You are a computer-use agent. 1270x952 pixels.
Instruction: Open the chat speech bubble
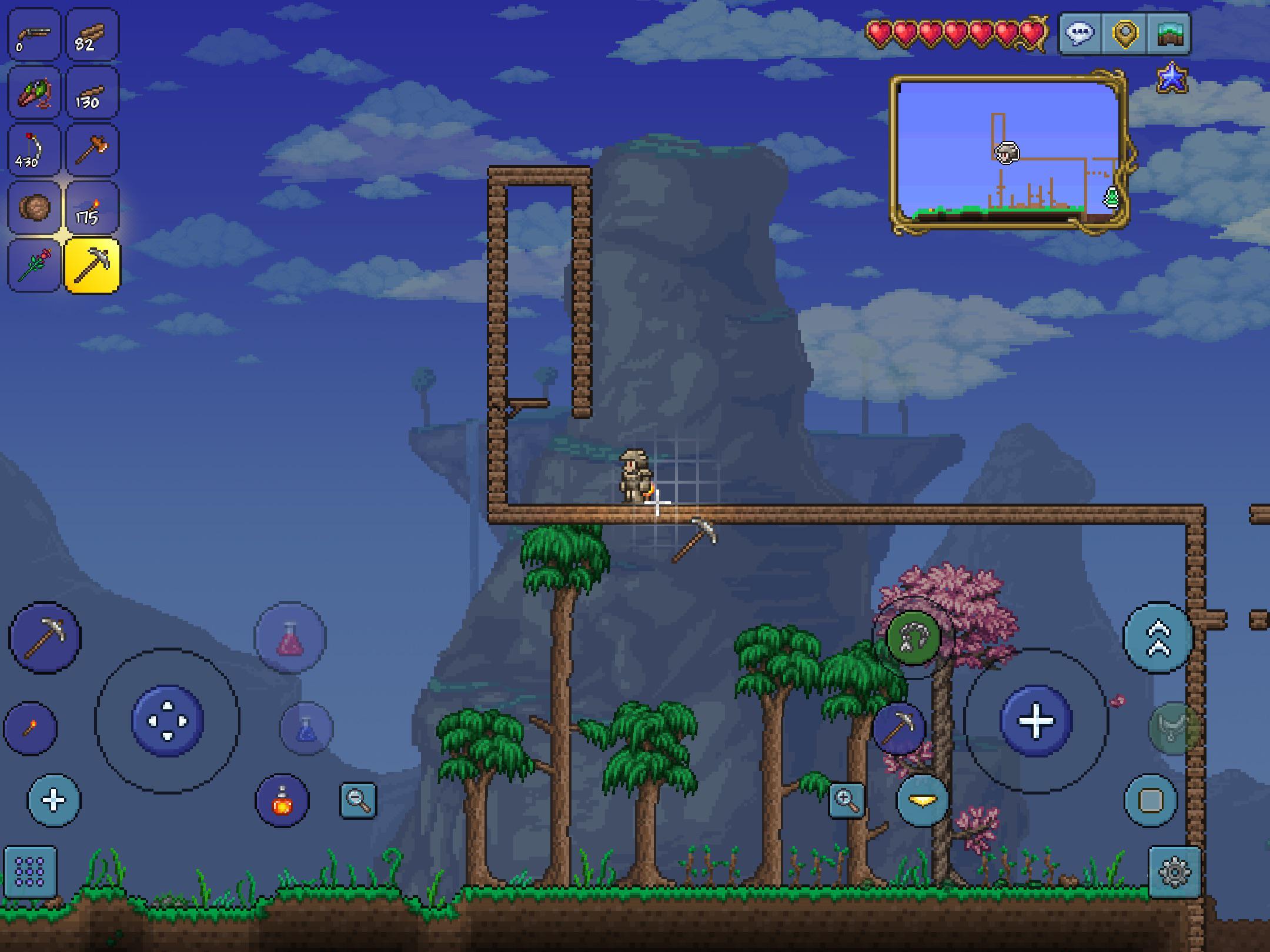(x=1080, y=33)
